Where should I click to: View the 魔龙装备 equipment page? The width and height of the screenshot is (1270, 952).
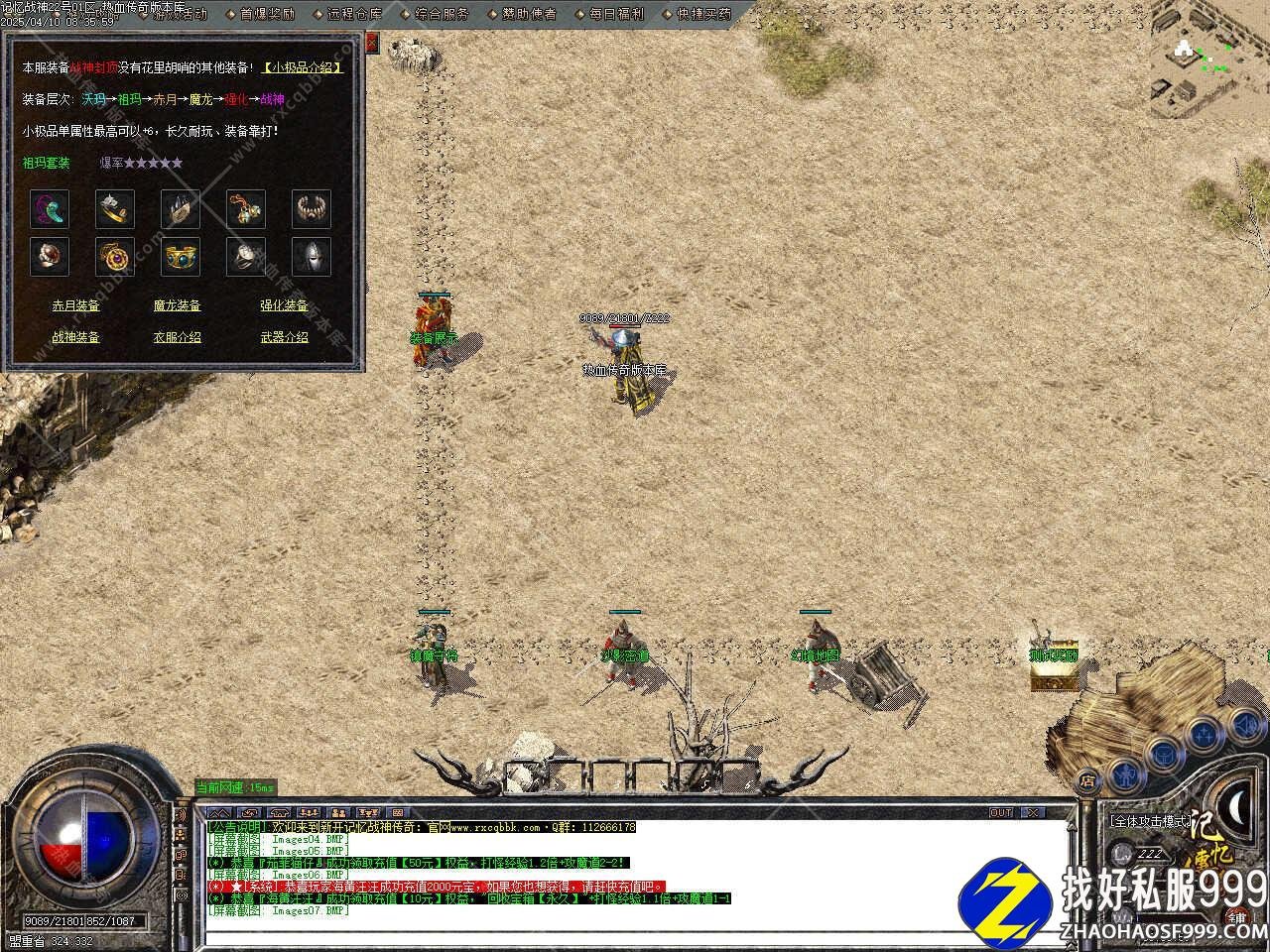(178, 305)
